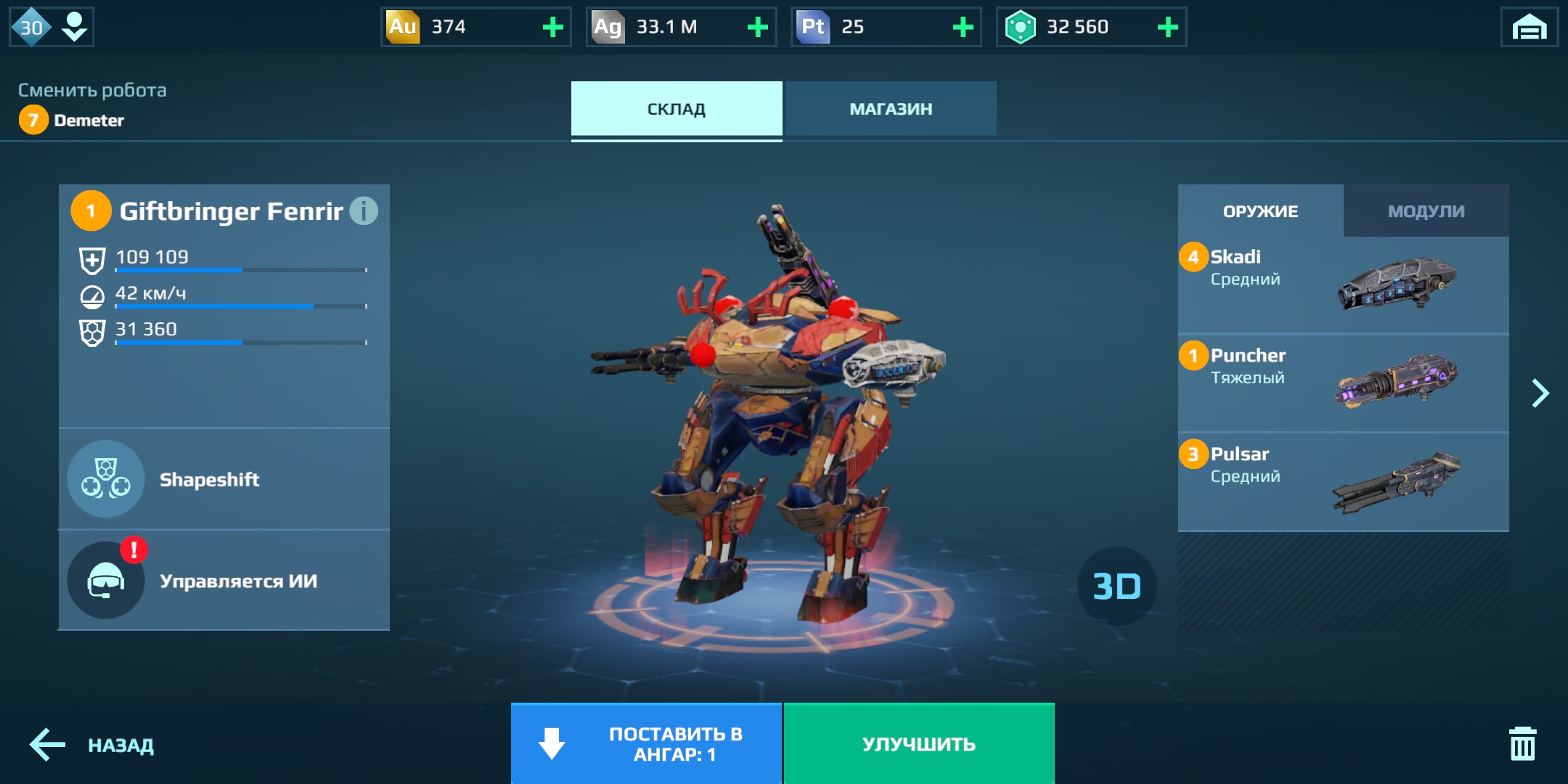
Task: Add gold with the Au plus button
Action: pyautogui.click(x=553, y=28)
